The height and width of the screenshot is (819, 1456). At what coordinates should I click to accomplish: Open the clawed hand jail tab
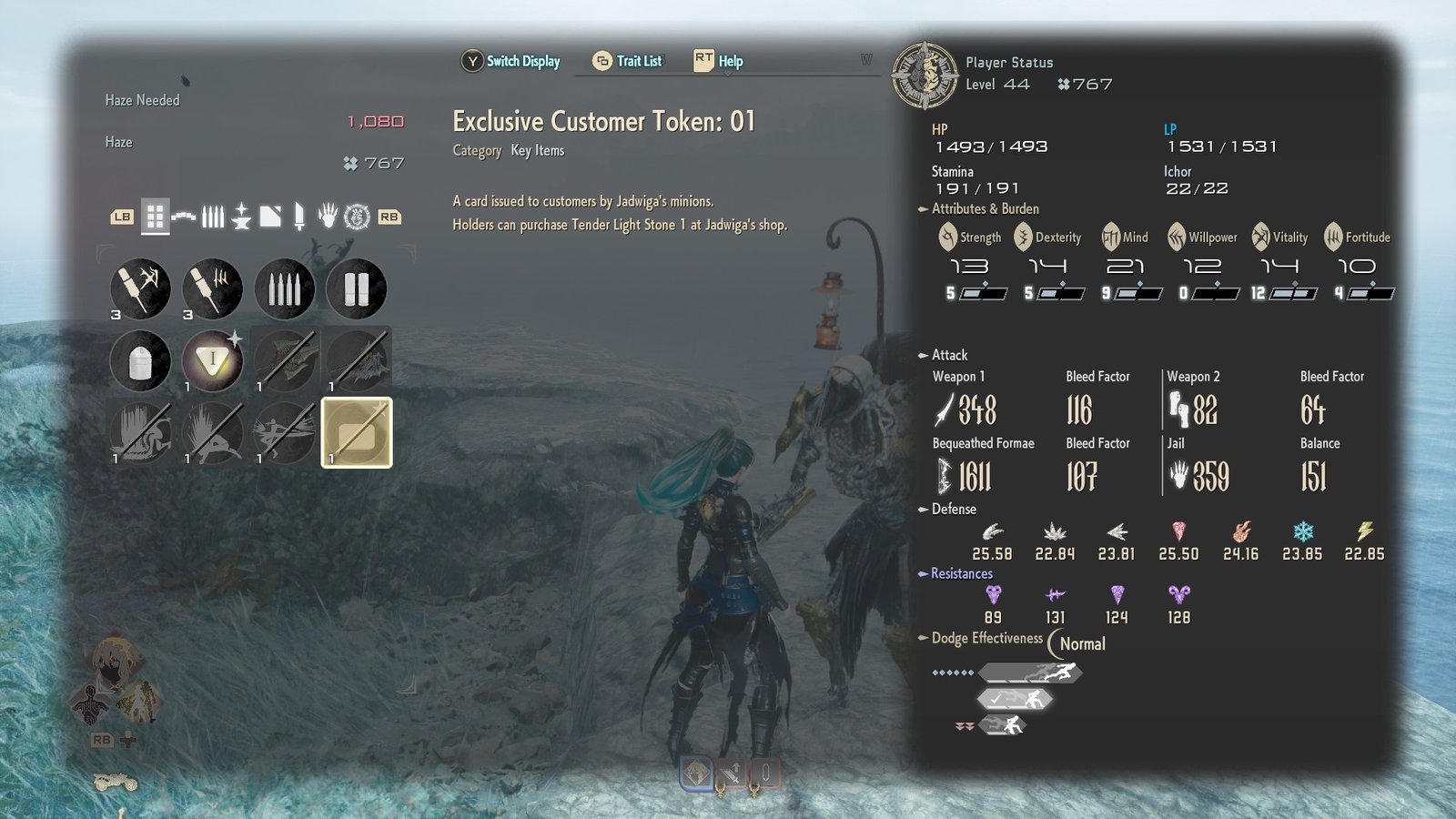328,217
